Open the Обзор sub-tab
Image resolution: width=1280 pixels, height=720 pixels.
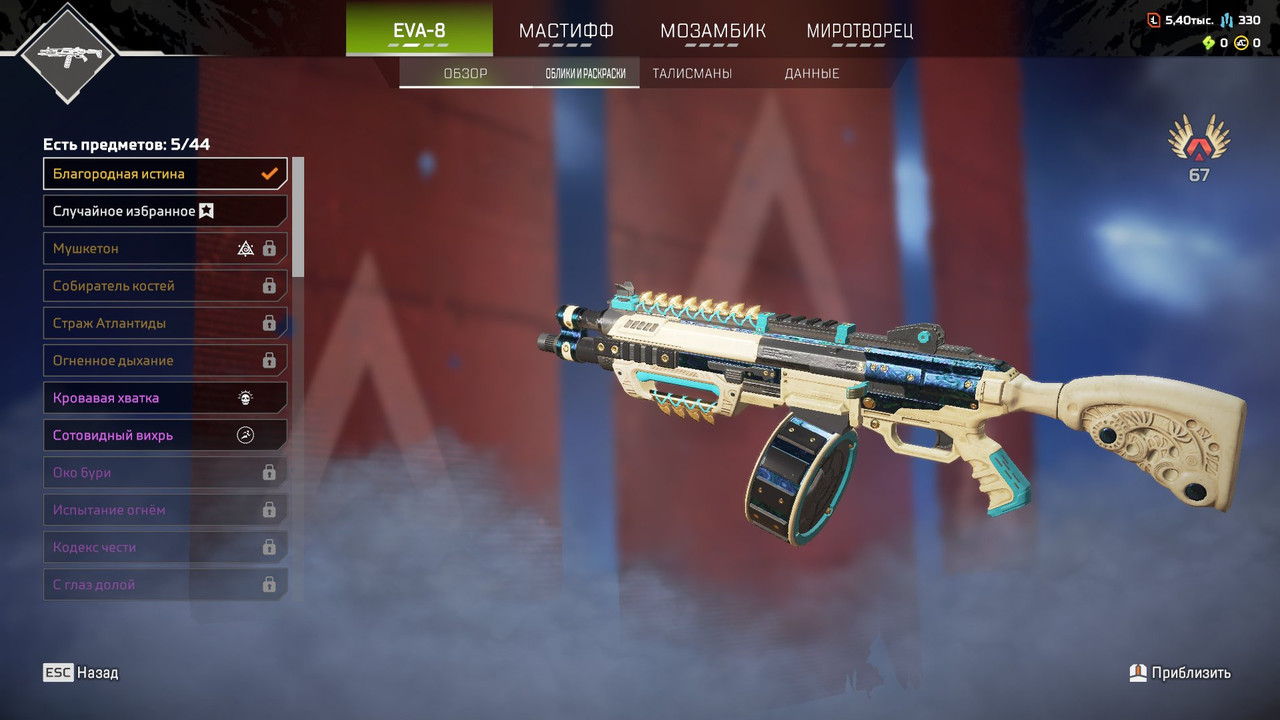(465, 73)
